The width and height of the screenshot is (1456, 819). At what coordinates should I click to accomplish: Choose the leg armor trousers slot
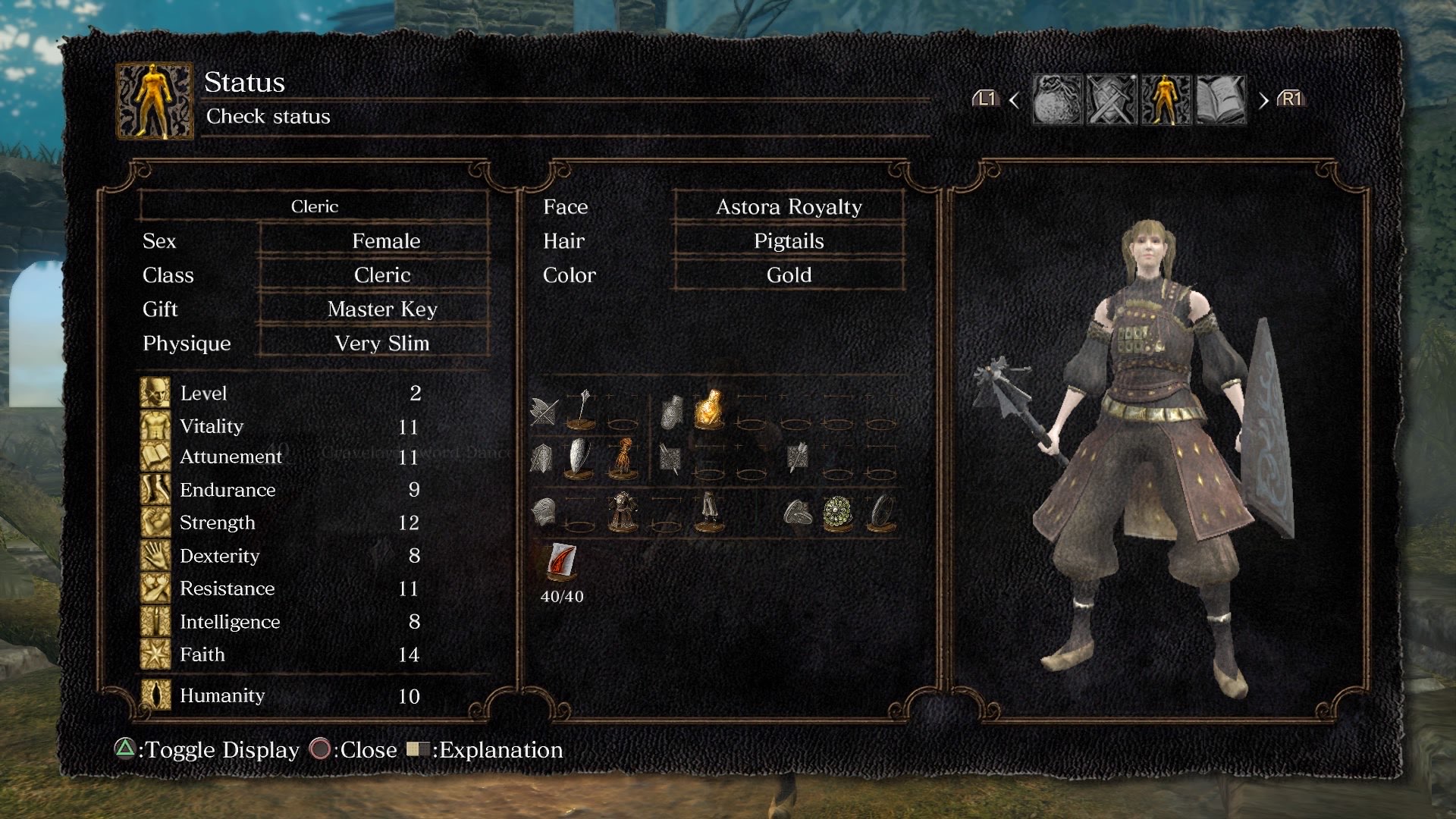pos(709,513)
